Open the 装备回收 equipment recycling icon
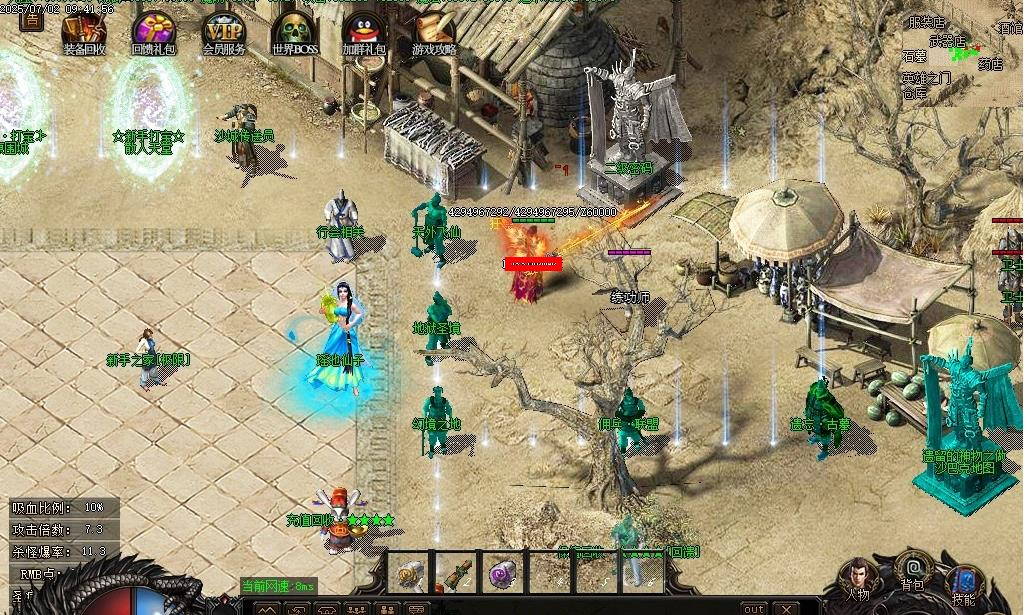Viewport: 1030px width, 615px height. coord(84,31)
